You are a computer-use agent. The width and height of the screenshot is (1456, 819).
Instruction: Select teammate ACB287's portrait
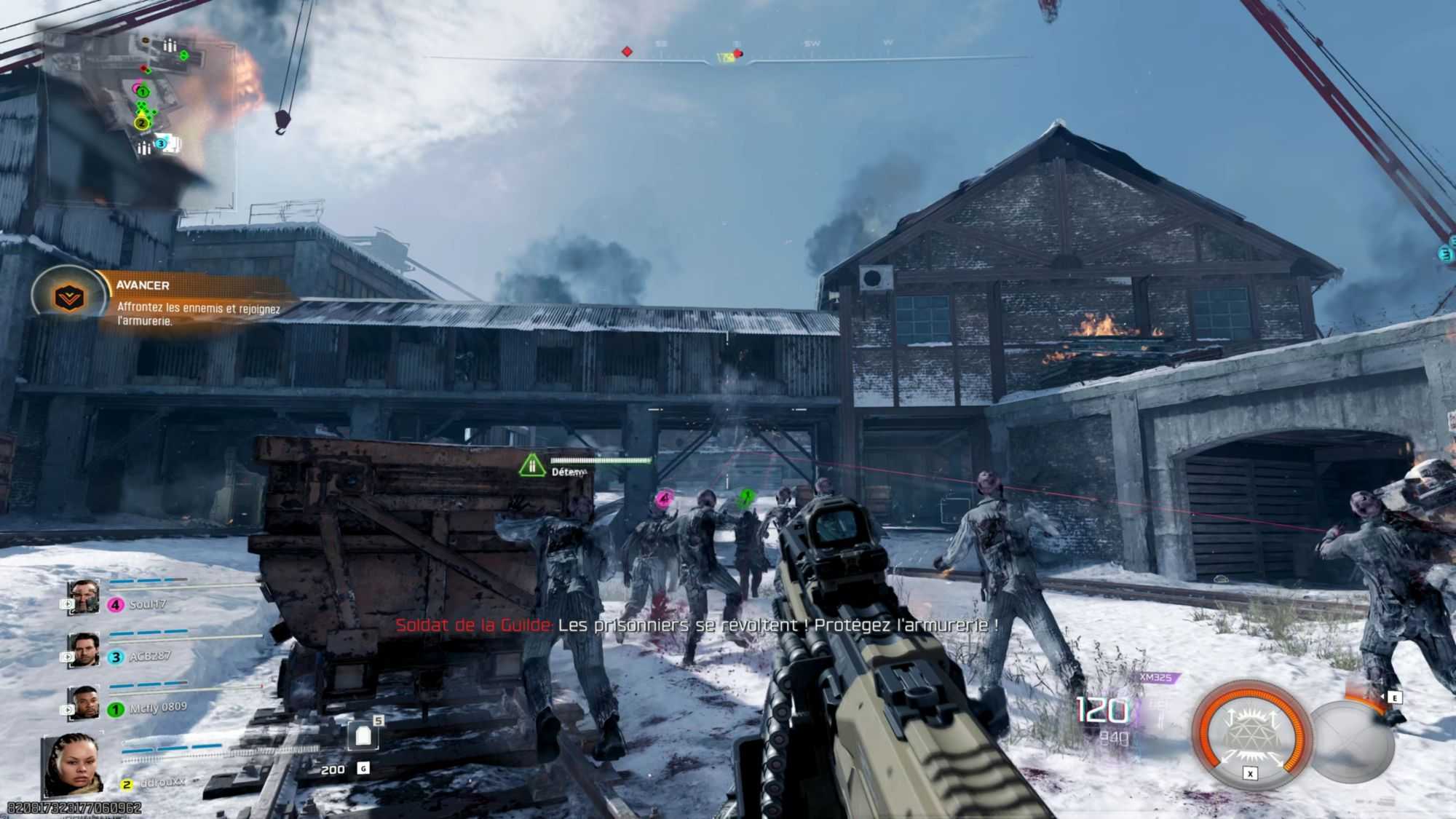(x=83, y=650)
